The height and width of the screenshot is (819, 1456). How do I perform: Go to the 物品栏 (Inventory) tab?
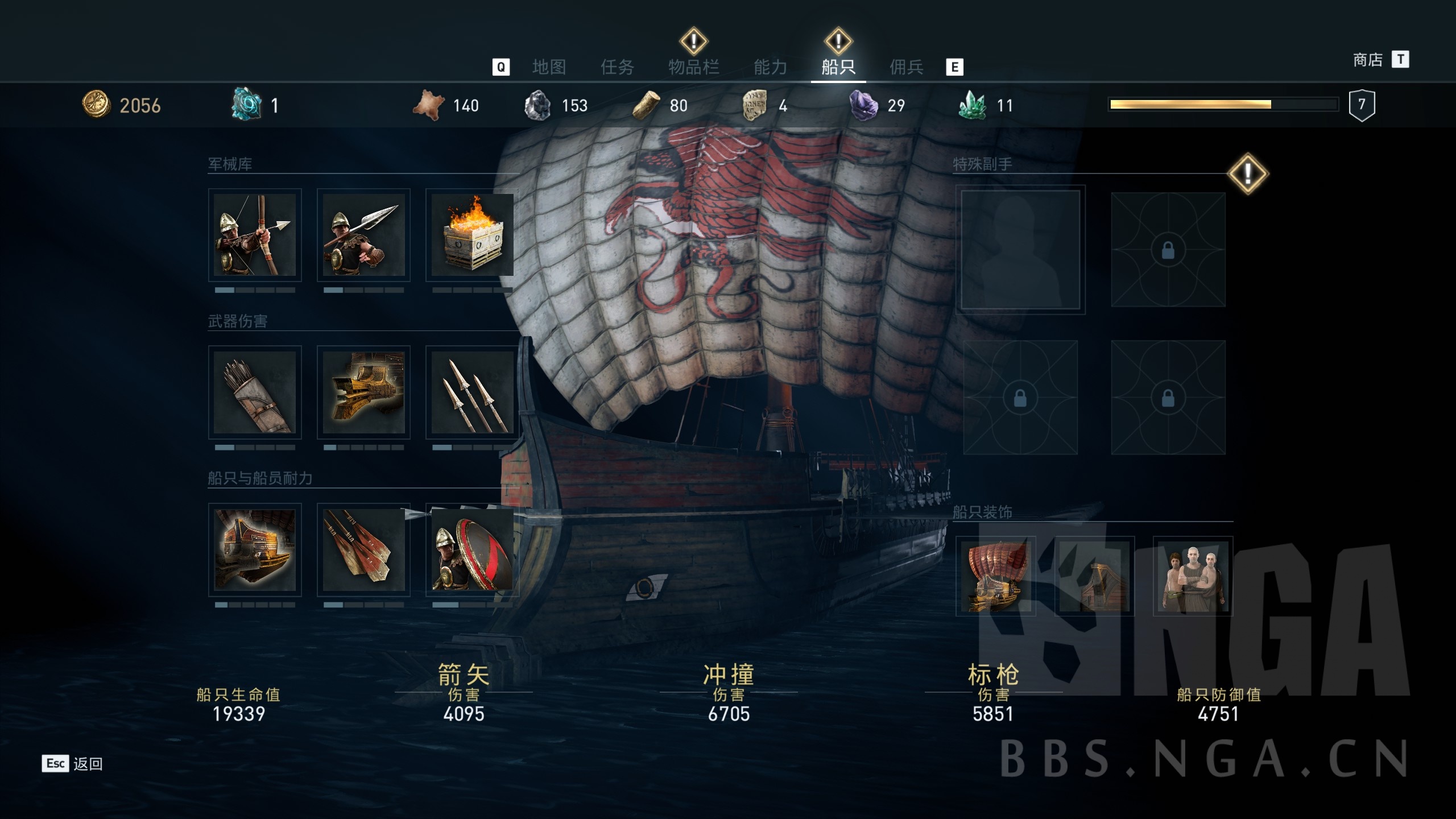[x=693, y=67]
